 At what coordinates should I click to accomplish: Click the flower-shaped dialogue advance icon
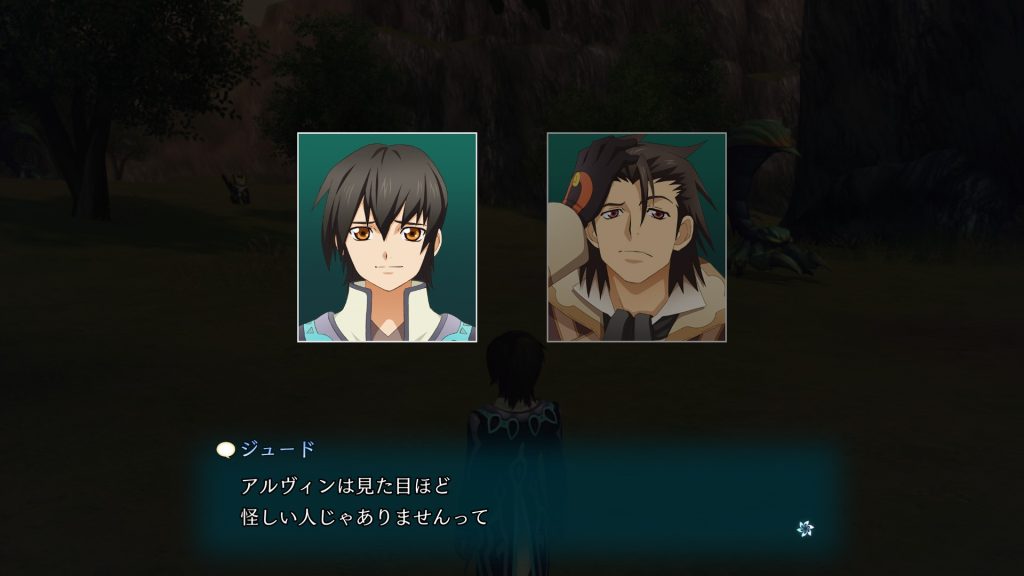[805, 528]
